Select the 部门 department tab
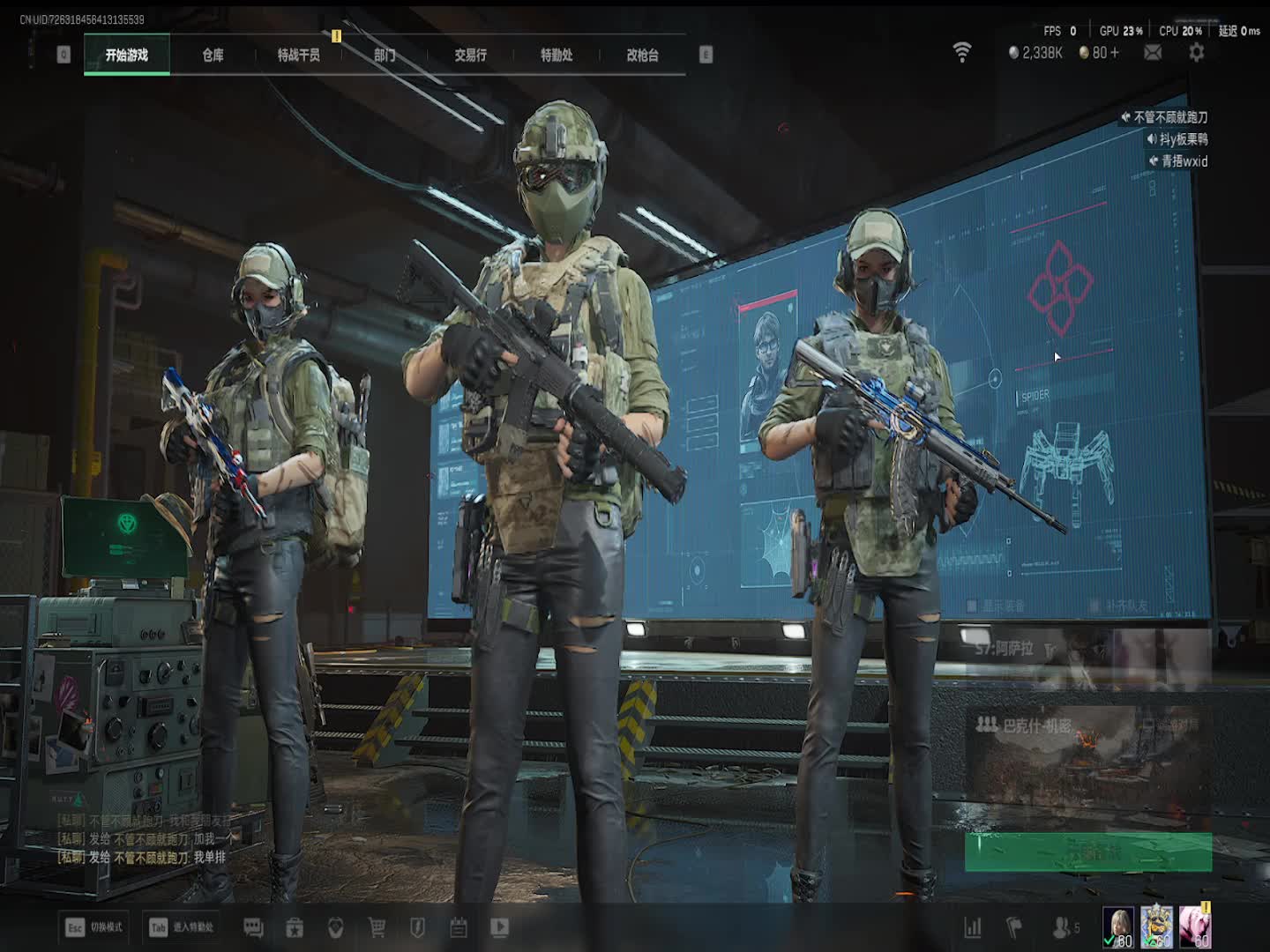 click(x=385, y=55)
